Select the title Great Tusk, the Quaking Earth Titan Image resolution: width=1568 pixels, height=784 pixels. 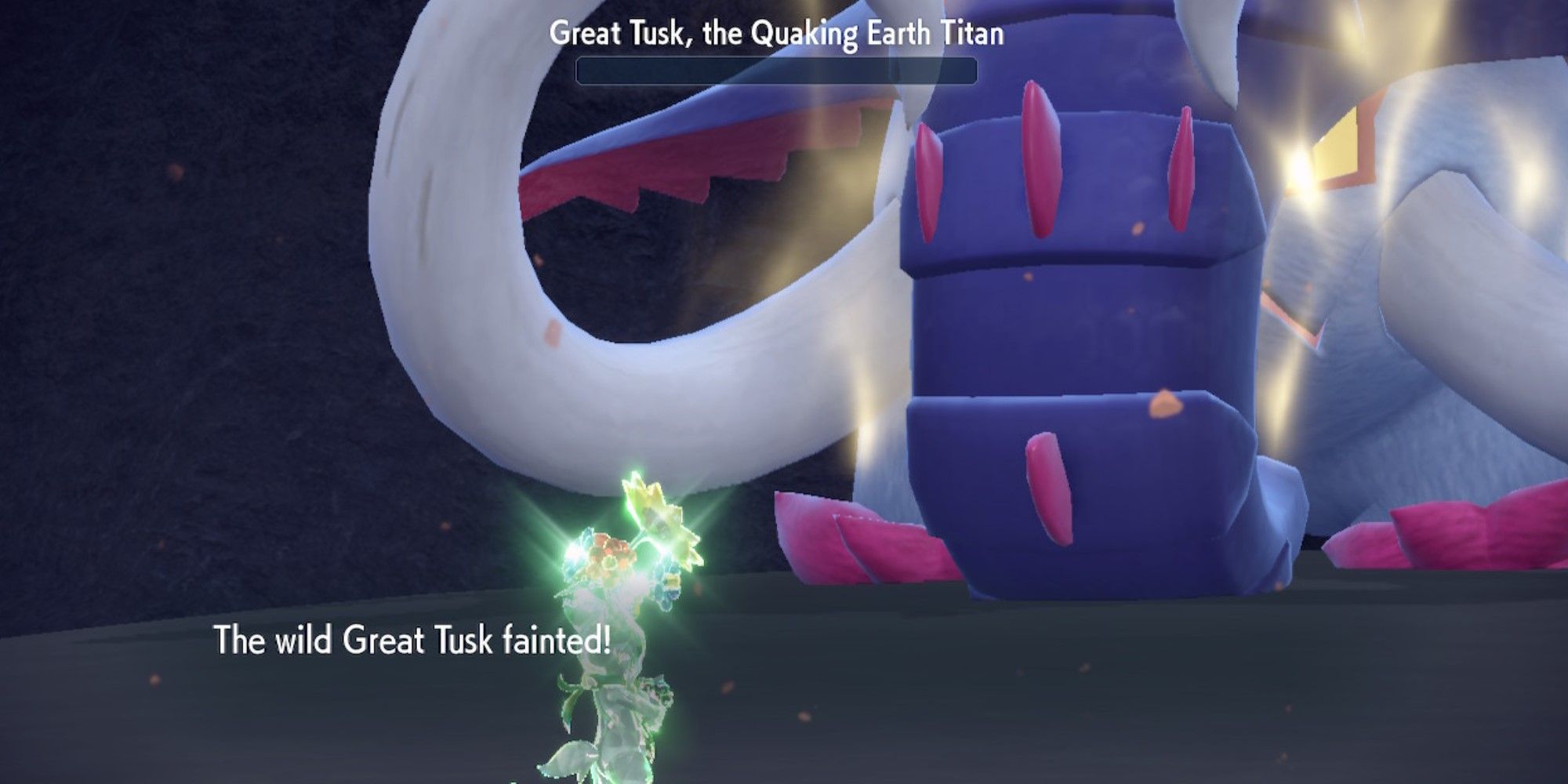tap(778, 34)
